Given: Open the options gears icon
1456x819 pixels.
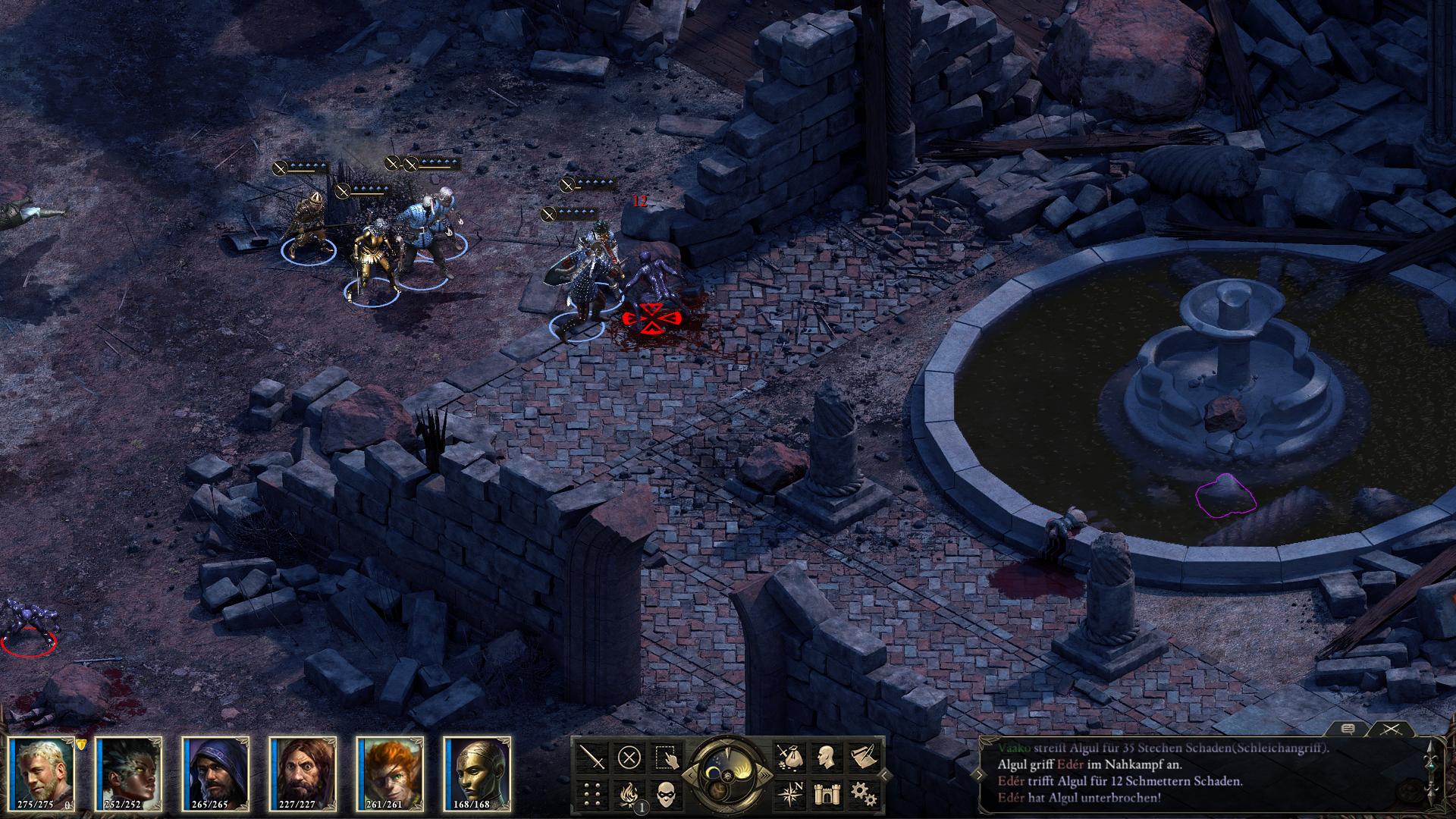Looking at the screenshot, I should click(863, 794).
